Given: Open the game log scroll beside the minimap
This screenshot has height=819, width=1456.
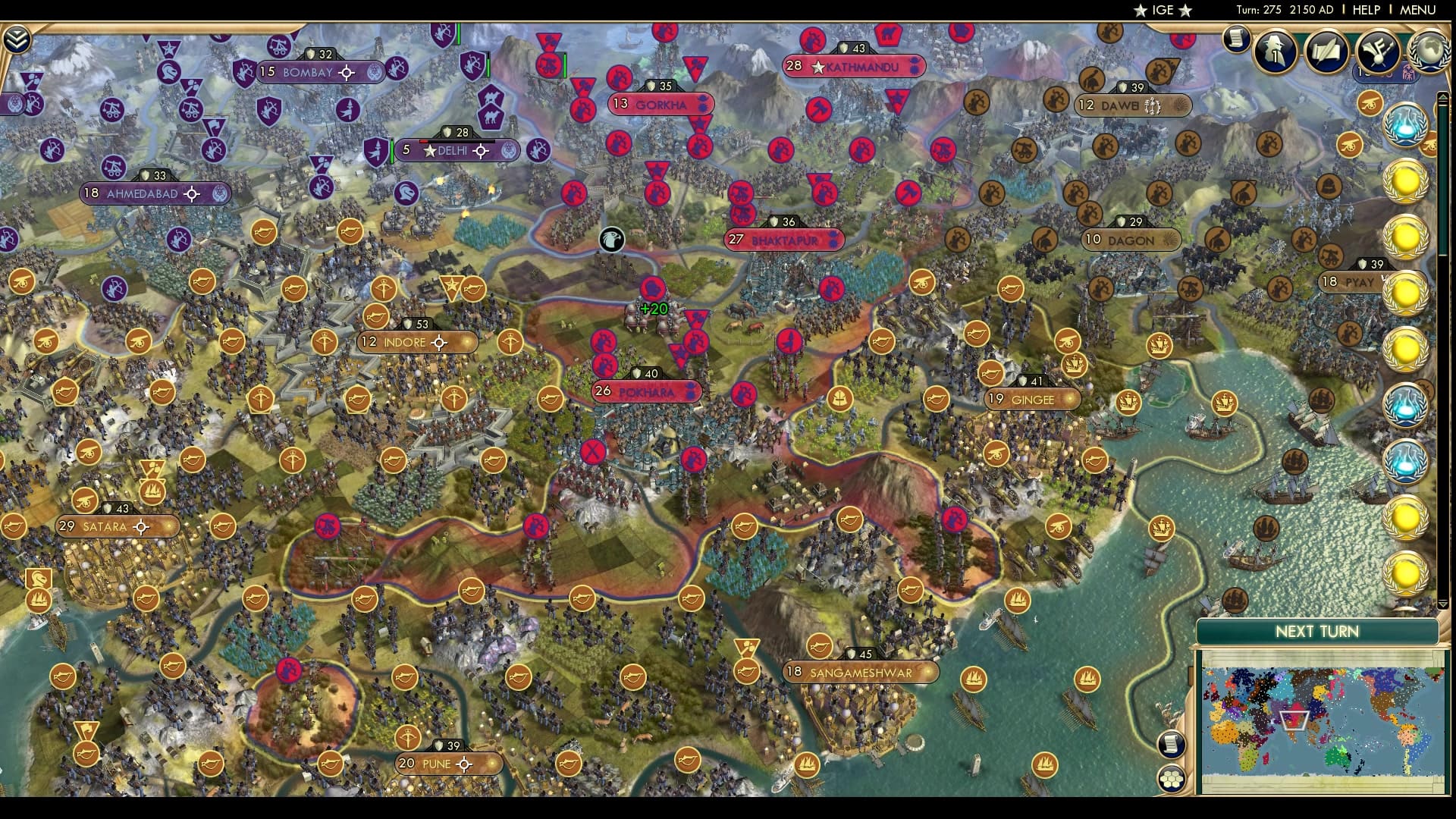Looking at the screenshot, I should tap(1170, 745).
